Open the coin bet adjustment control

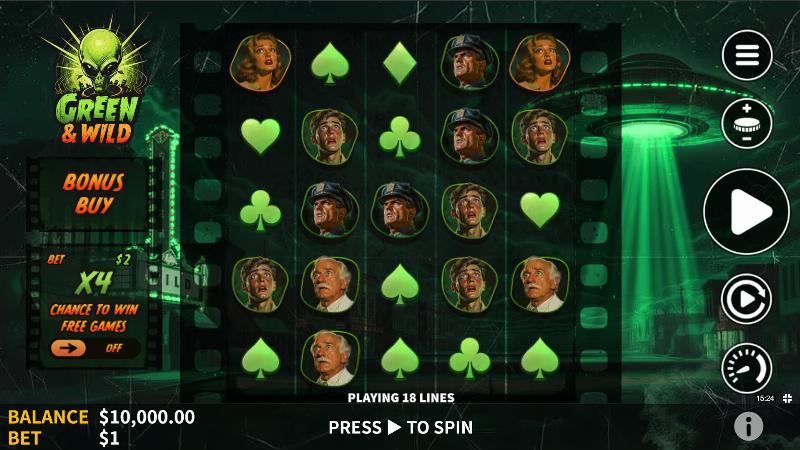747,124
